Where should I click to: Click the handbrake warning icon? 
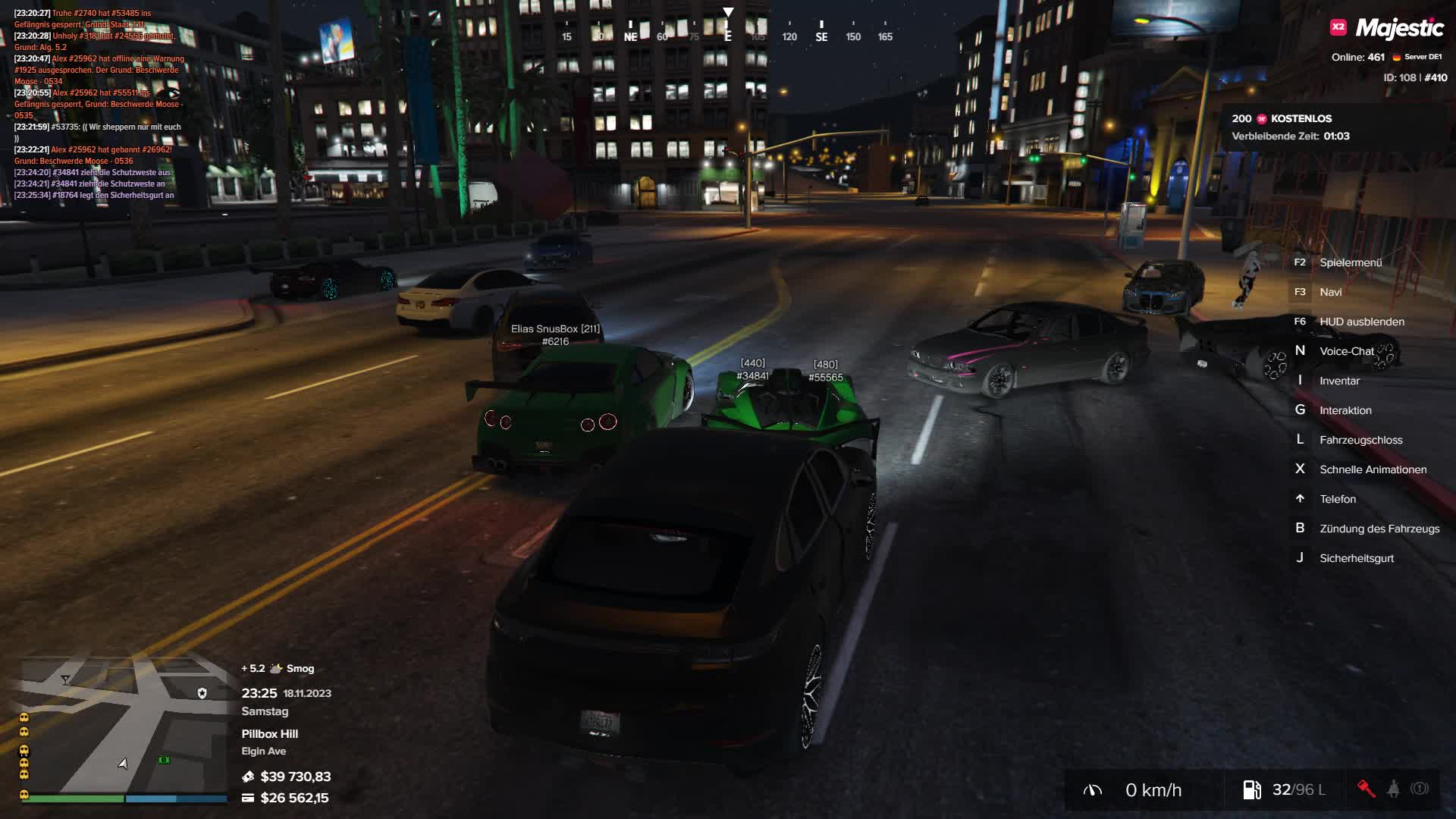[x=1420, y=789]
